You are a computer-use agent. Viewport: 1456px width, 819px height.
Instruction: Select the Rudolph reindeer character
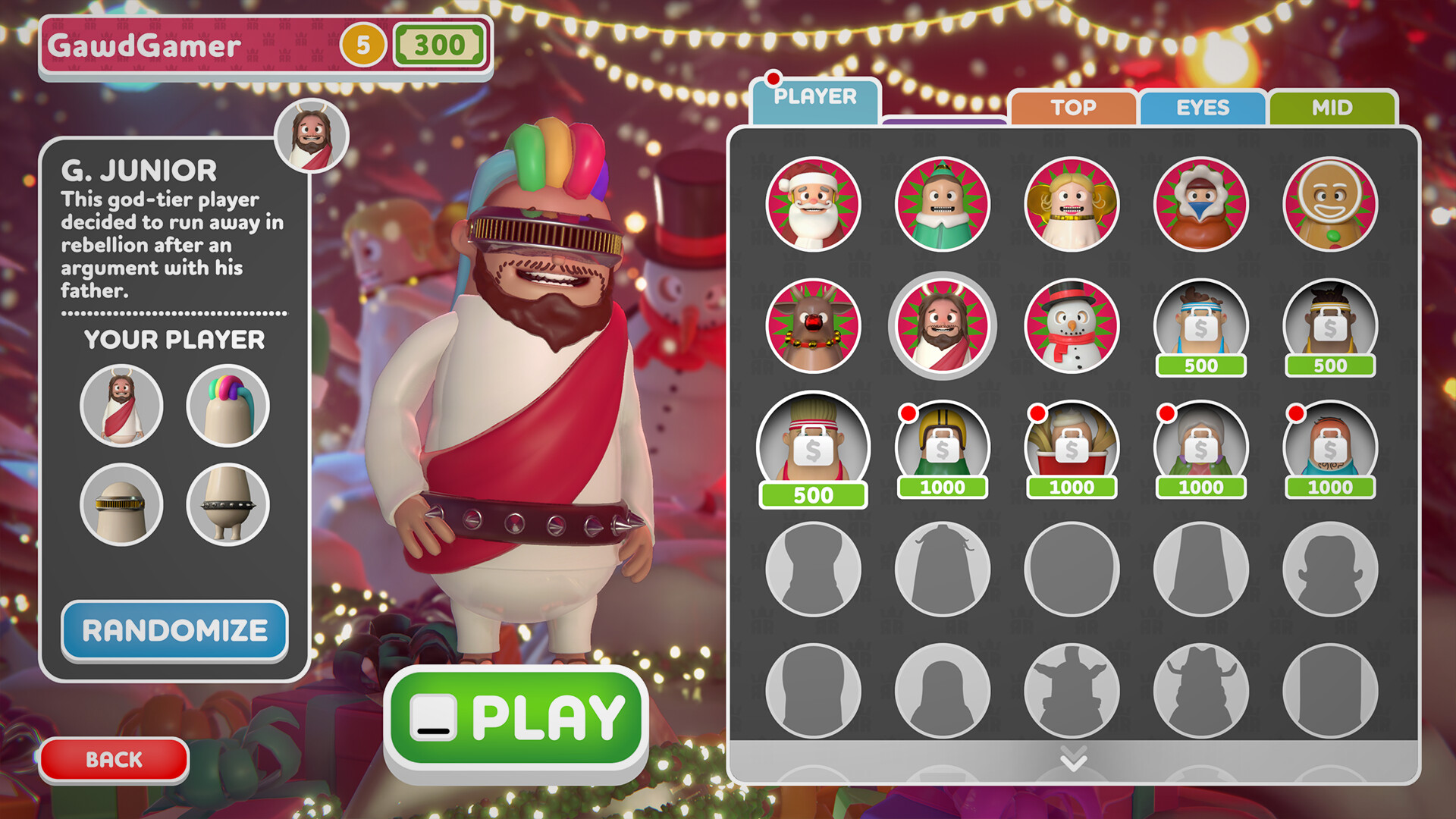813,325
